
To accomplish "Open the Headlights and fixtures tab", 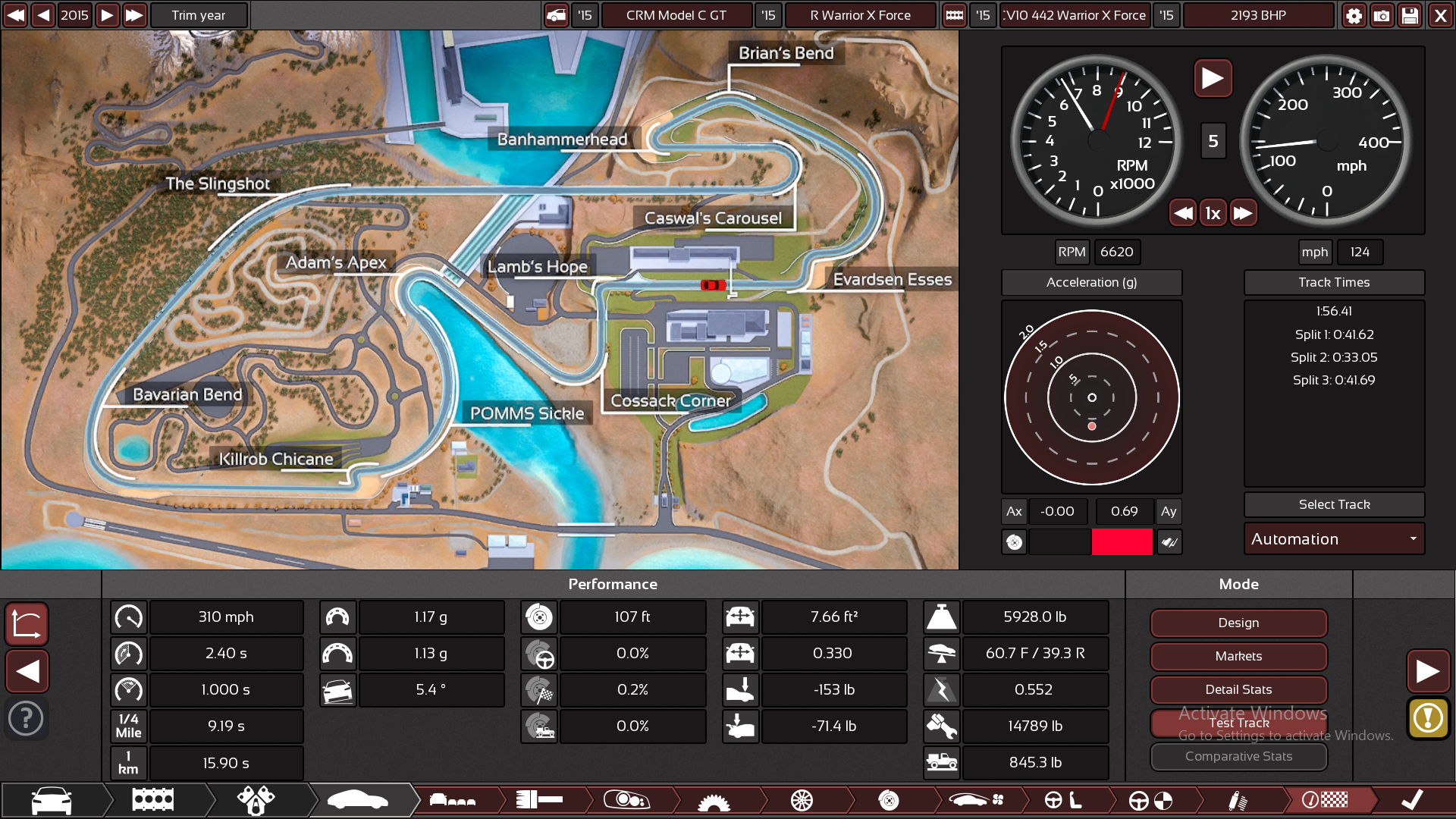I will tap(627, 800).
